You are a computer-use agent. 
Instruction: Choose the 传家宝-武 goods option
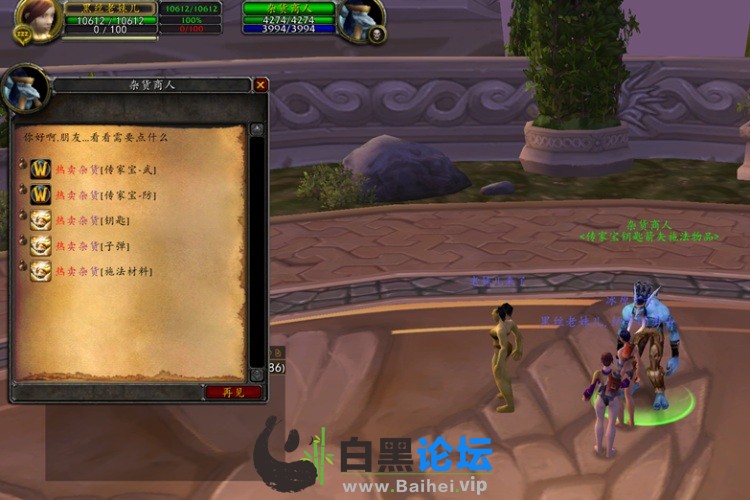click(105, 170)
